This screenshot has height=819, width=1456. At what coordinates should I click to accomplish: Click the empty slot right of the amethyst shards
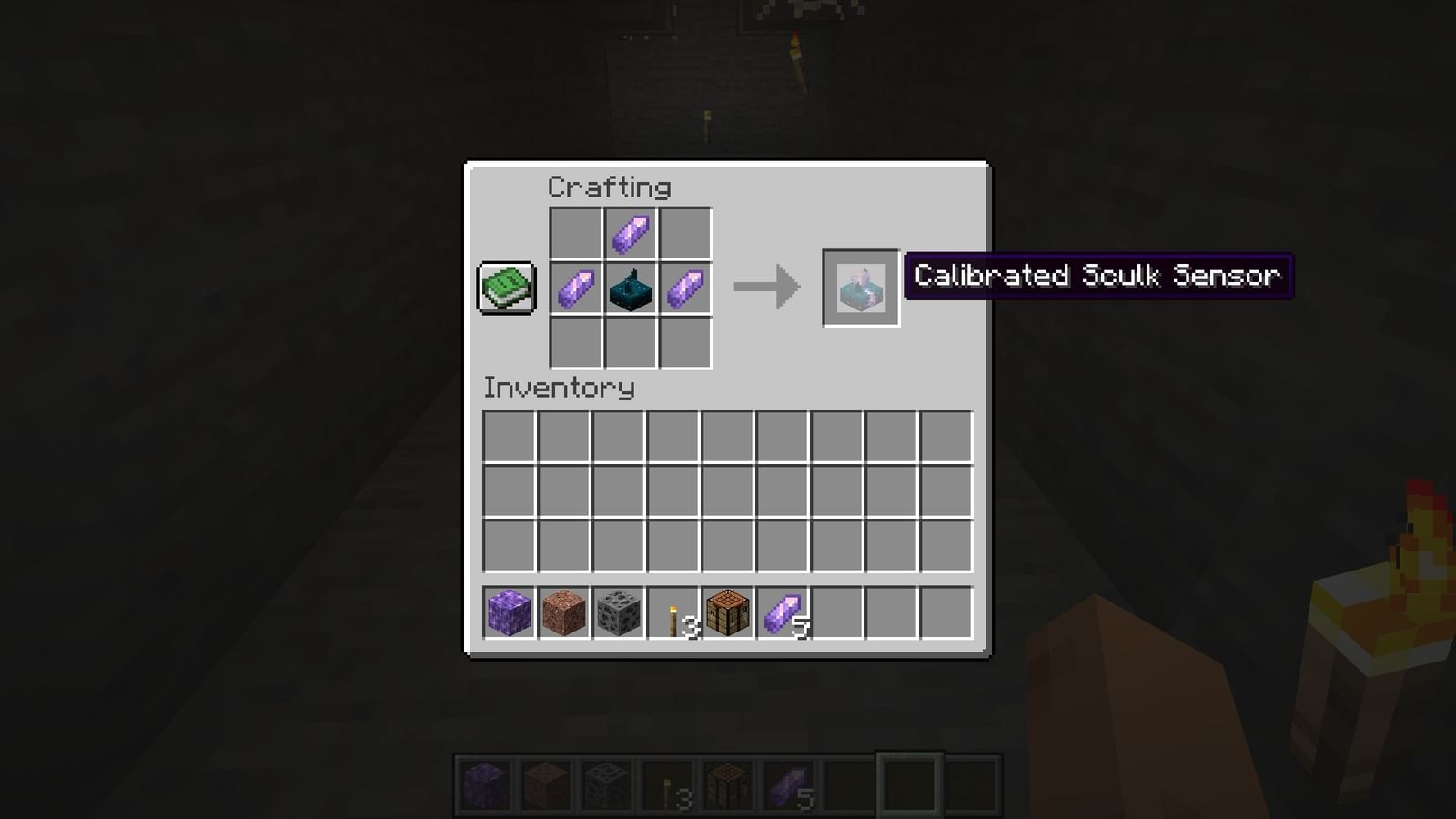pos(834,615)
